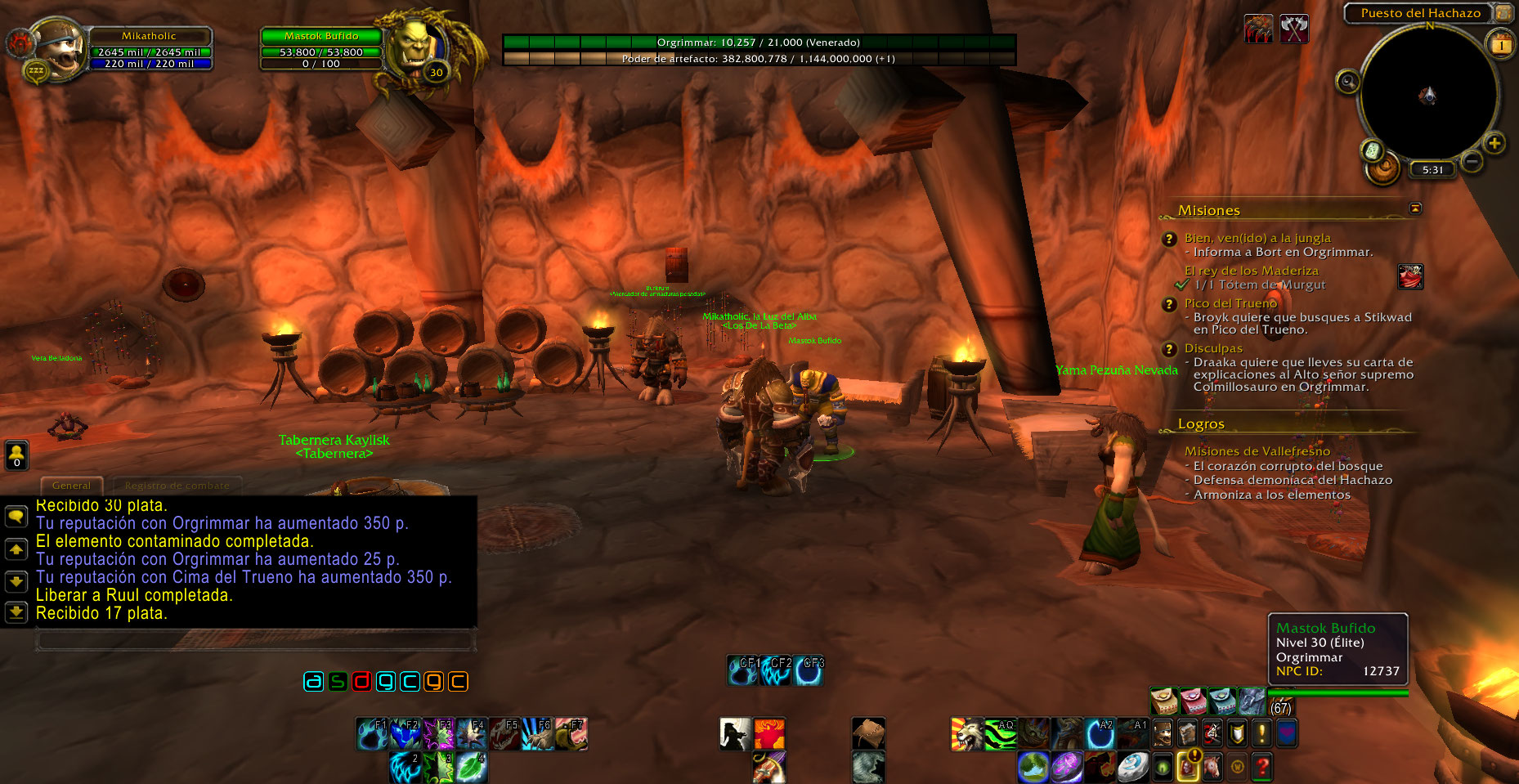Click Mastok Bufido's target portrait
This screenshot has height=784, width=1519.
tap(416, 47)
